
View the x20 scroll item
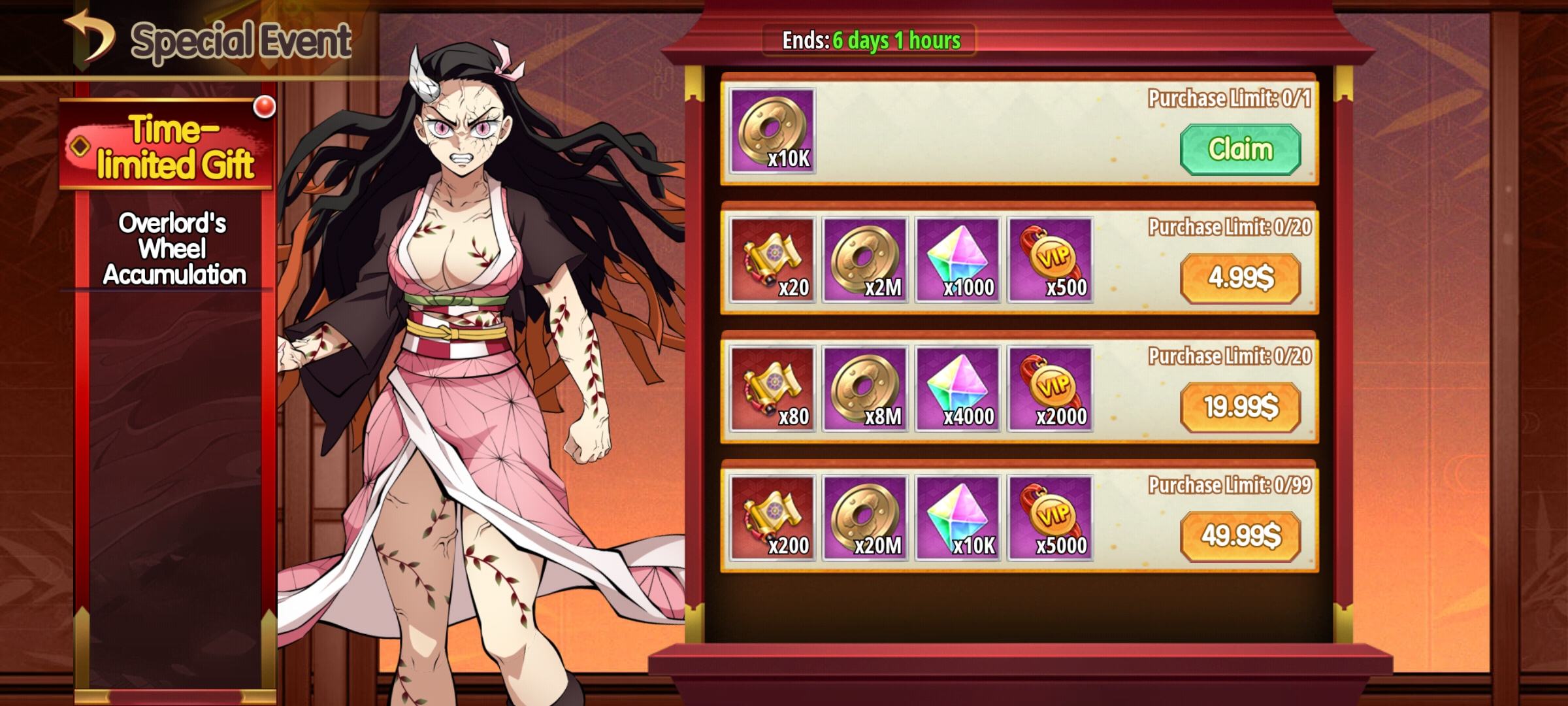(773, 260)
